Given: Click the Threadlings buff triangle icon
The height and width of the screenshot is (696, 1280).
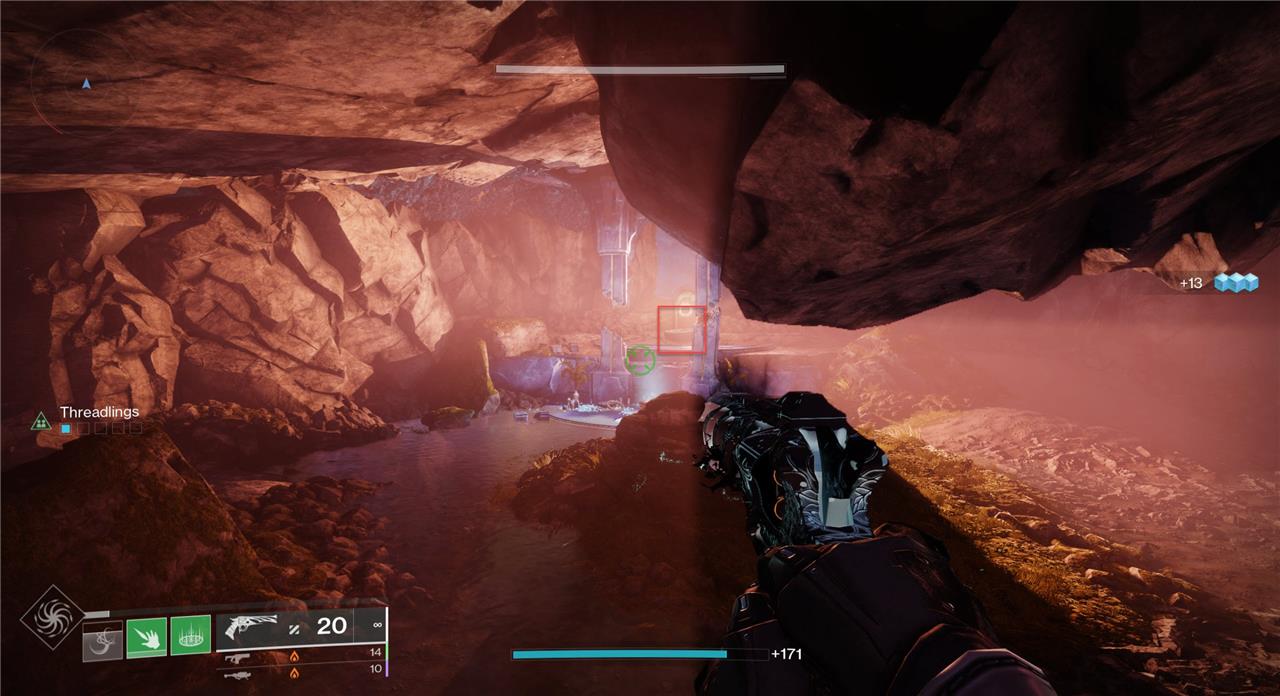Looking at the screenshot, I should [41, 421].
